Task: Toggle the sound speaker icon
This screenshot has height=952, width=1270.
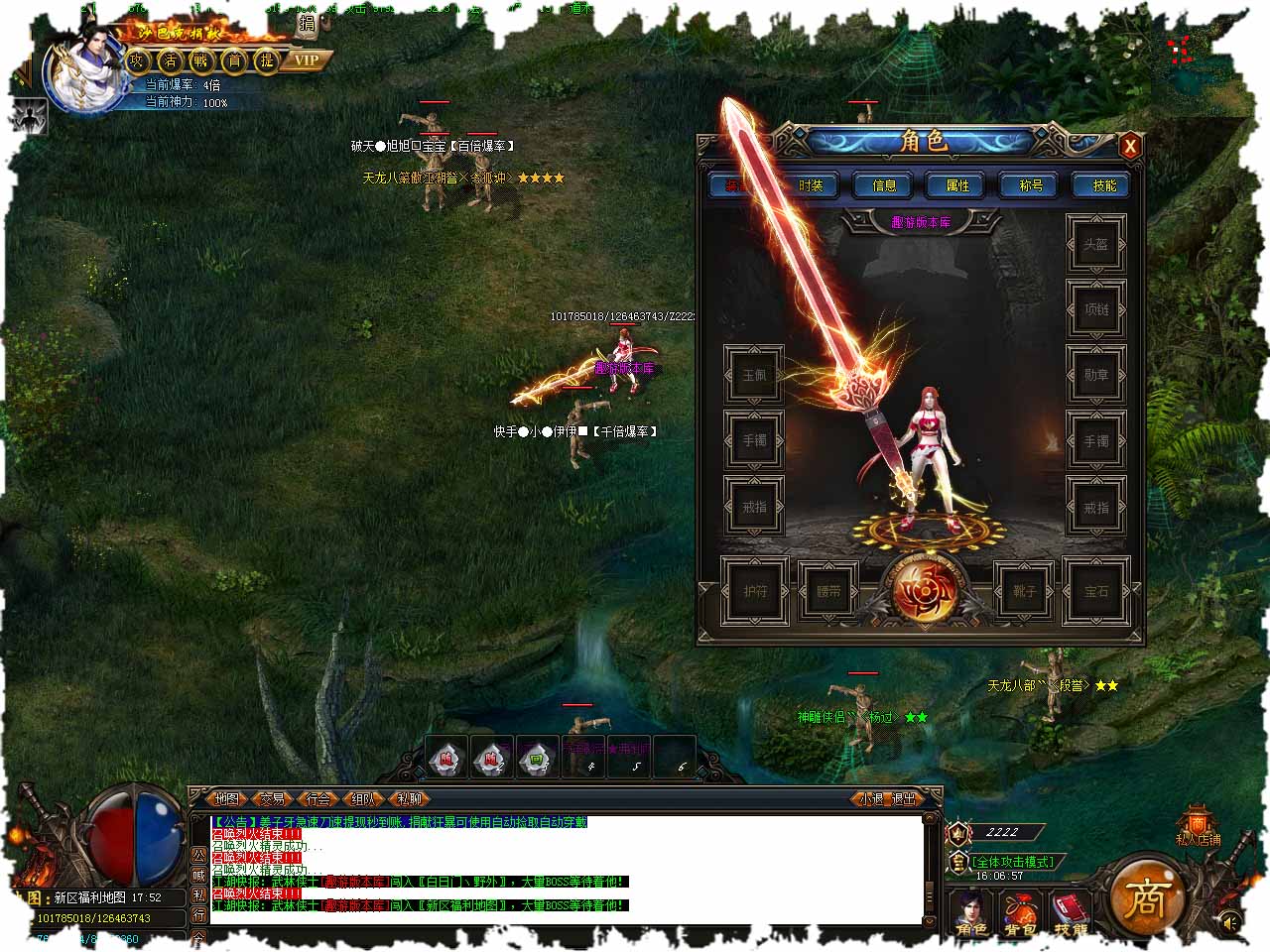Action: [1228, 924]
